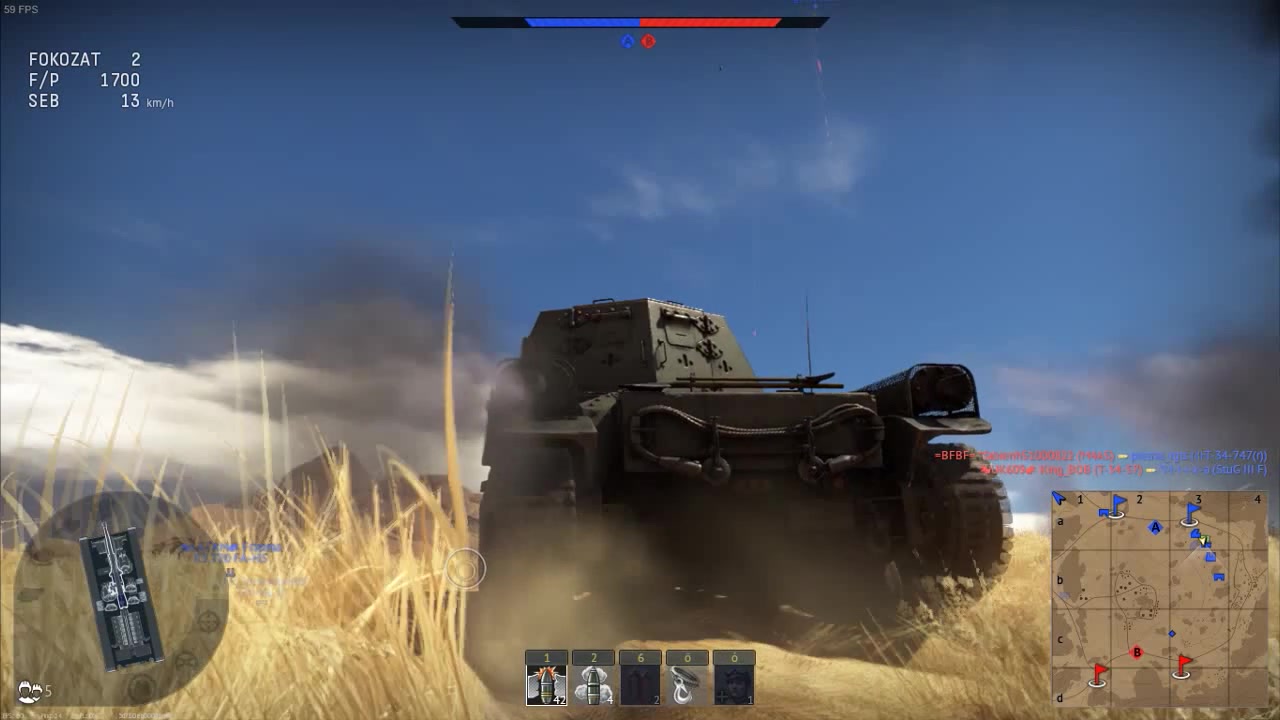Click the yellow player arrow on the minimap
This screenshot has height=720, width=1280.
[x=1202, y=540]
